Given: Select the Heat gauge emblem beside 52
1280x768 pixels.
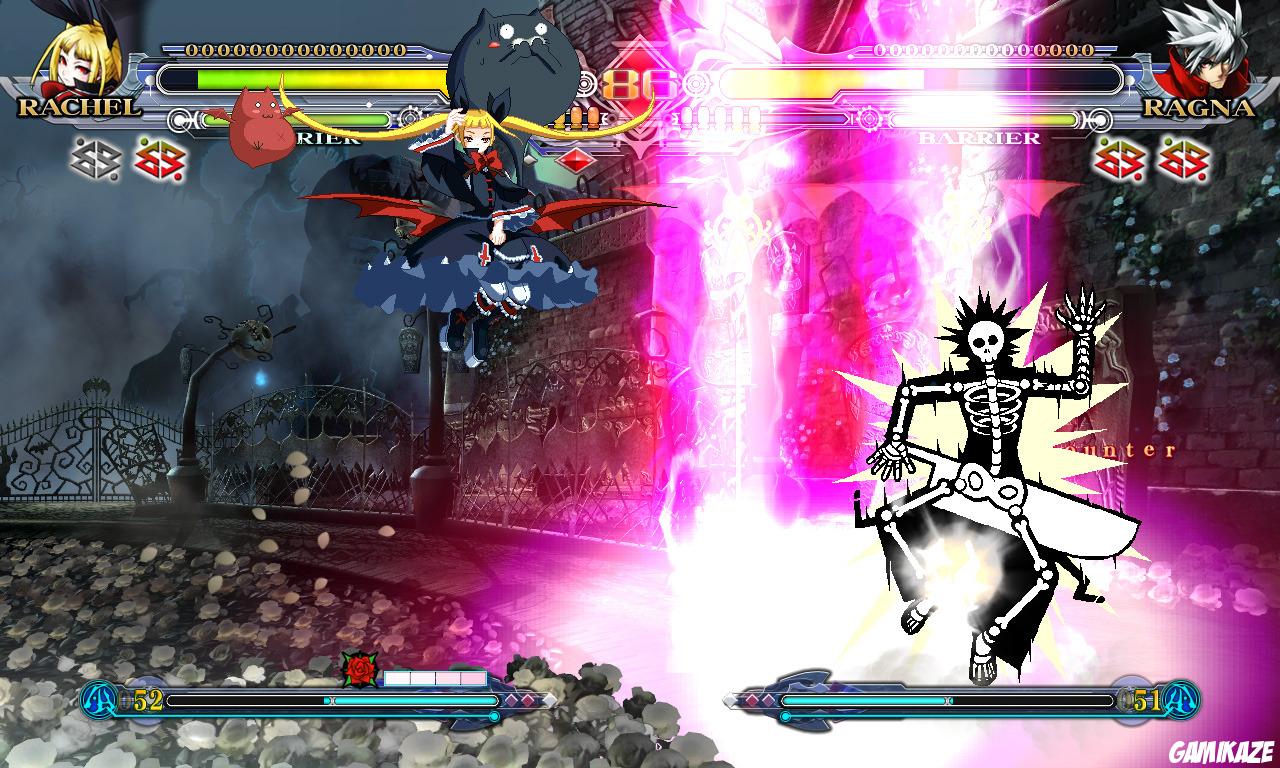Looking at the screenshot, I should click(x=98, y=699).
